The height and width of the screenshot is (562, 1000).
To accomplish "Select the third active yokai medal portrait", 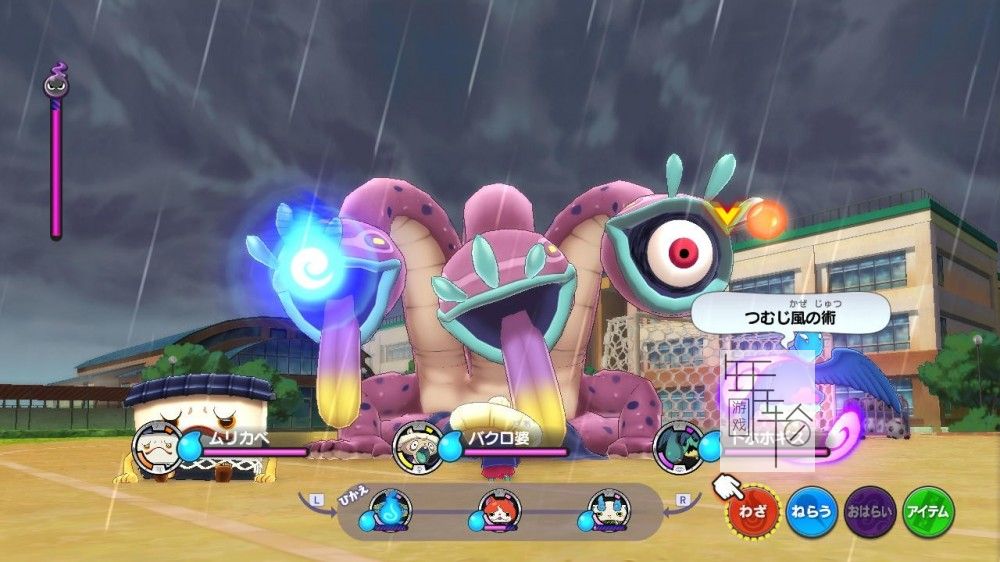I will [678, 446].
